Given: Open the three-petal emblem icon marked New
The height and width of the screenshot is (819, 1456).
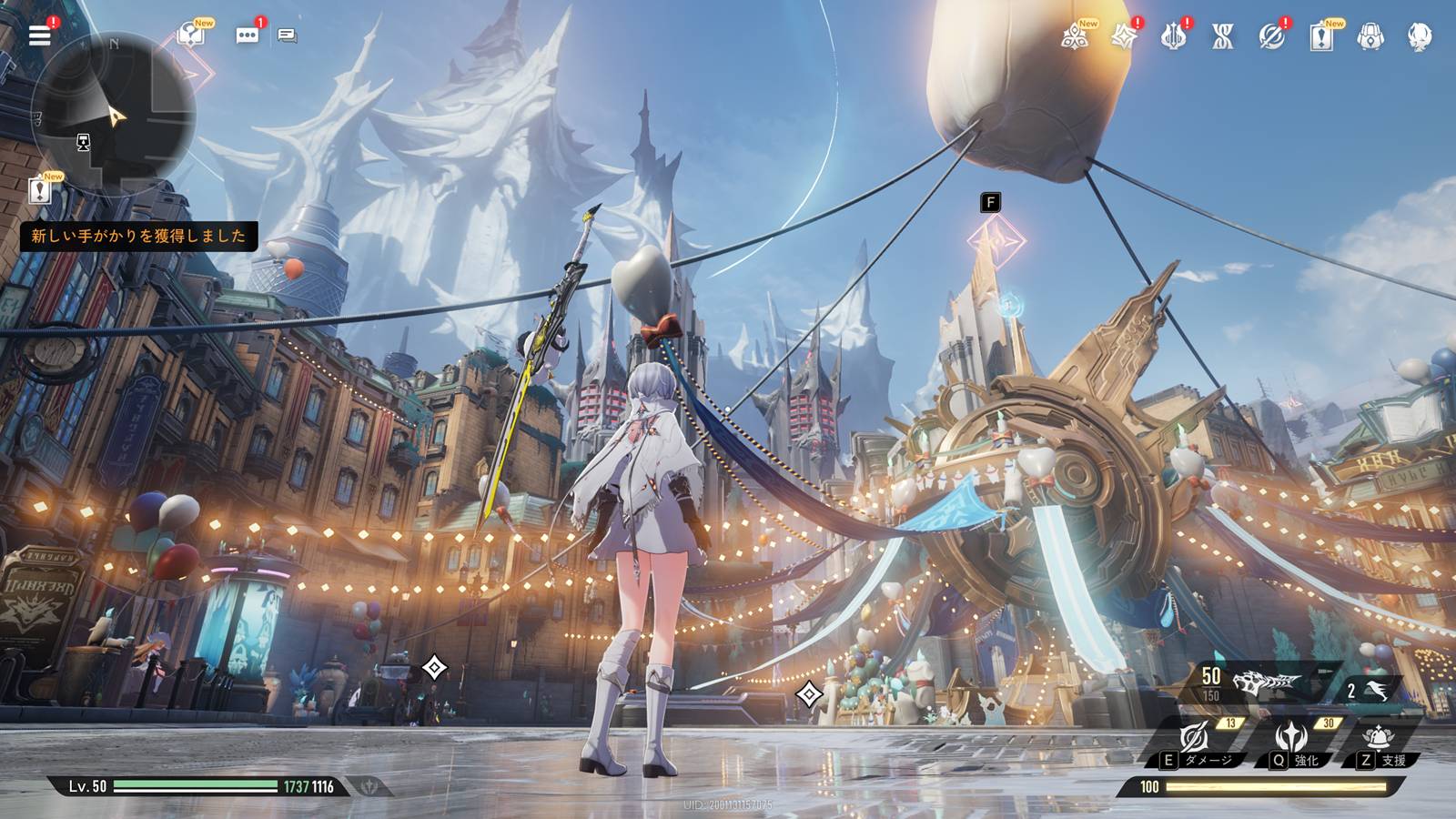Looking at the screenshot, I should pyautogui.click(x=1075, y=36).
